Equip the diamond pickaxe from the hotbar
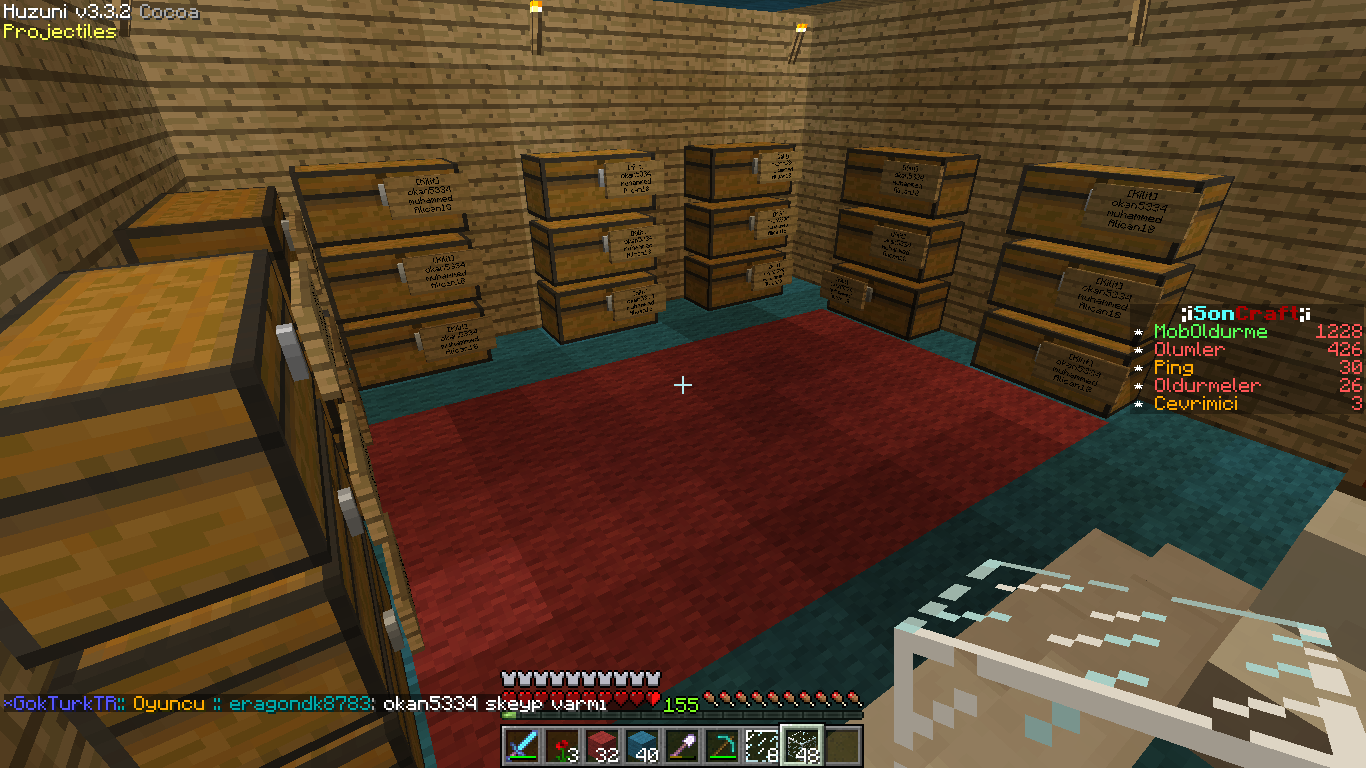1366x768 pixels. (722, 746)
